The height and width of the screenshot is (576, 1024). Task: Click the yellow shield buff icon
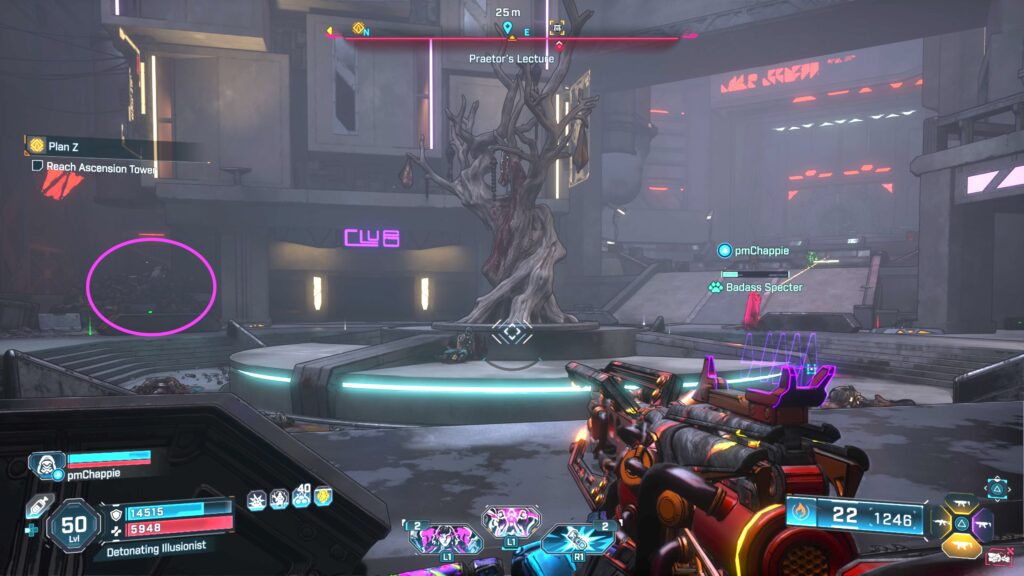click(323, 497)
